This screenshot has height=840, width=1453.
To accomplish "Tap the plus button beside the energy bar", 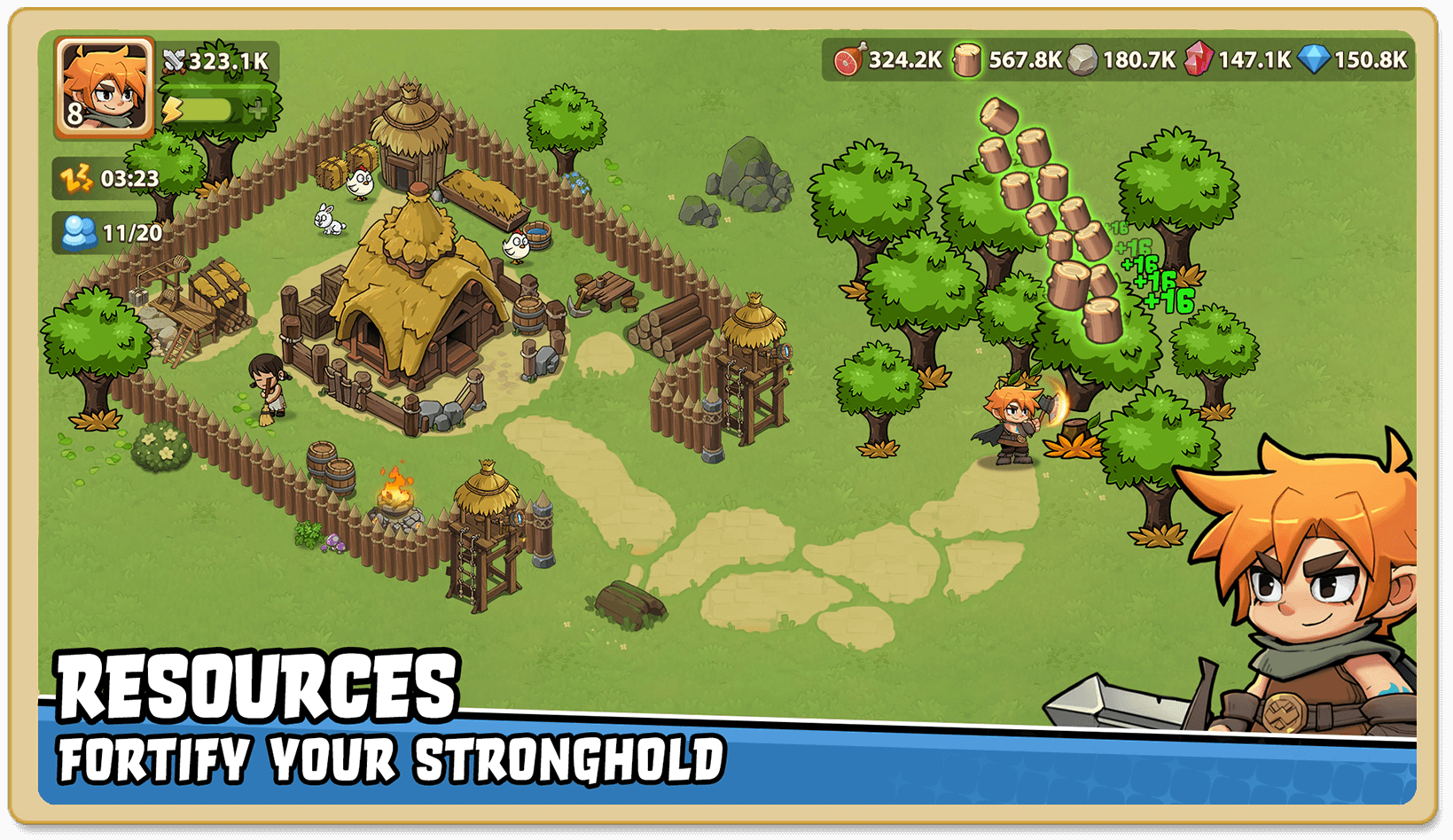I will (258, 109).
